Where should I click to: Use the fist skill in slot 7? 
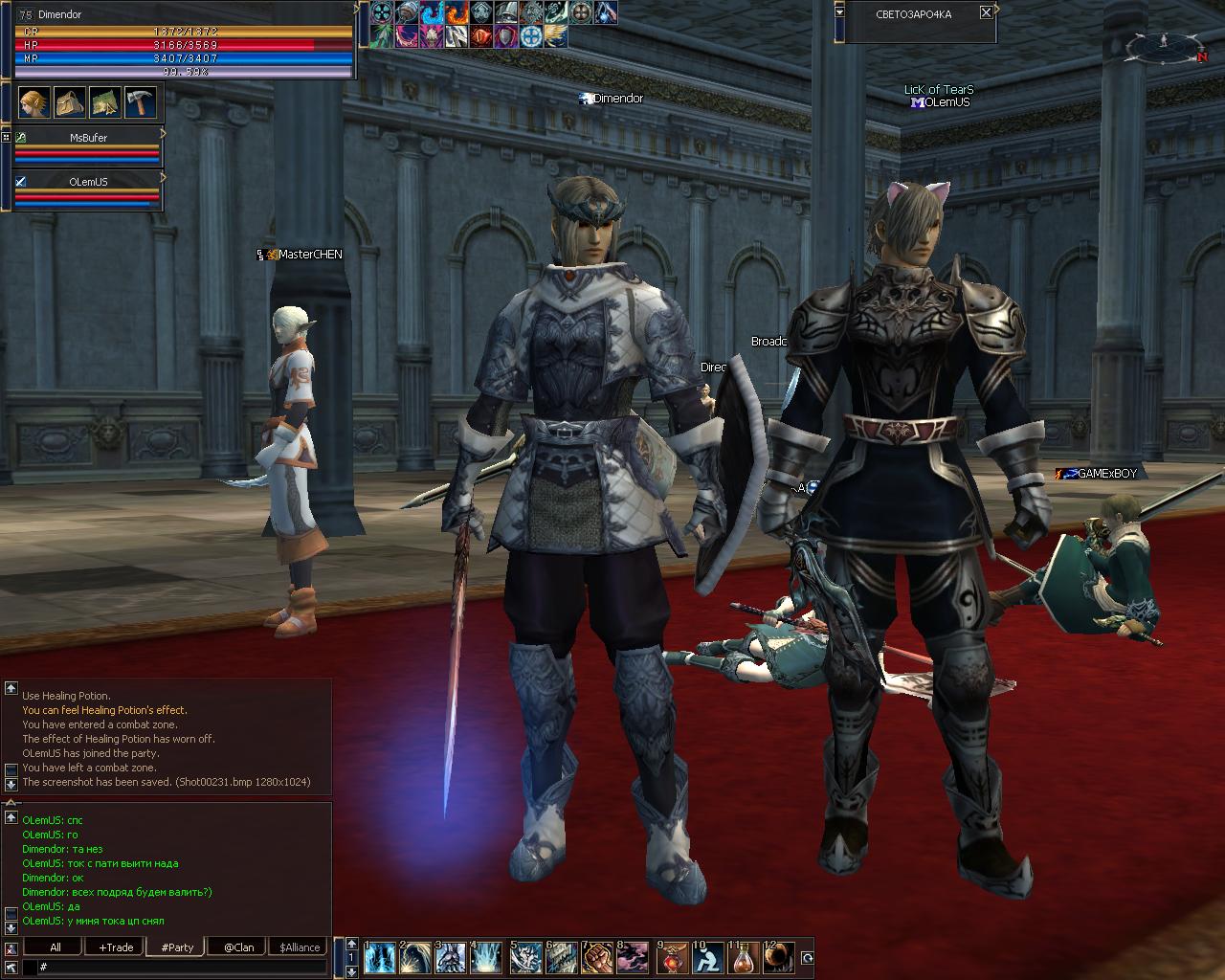click(x=598, y=957)
